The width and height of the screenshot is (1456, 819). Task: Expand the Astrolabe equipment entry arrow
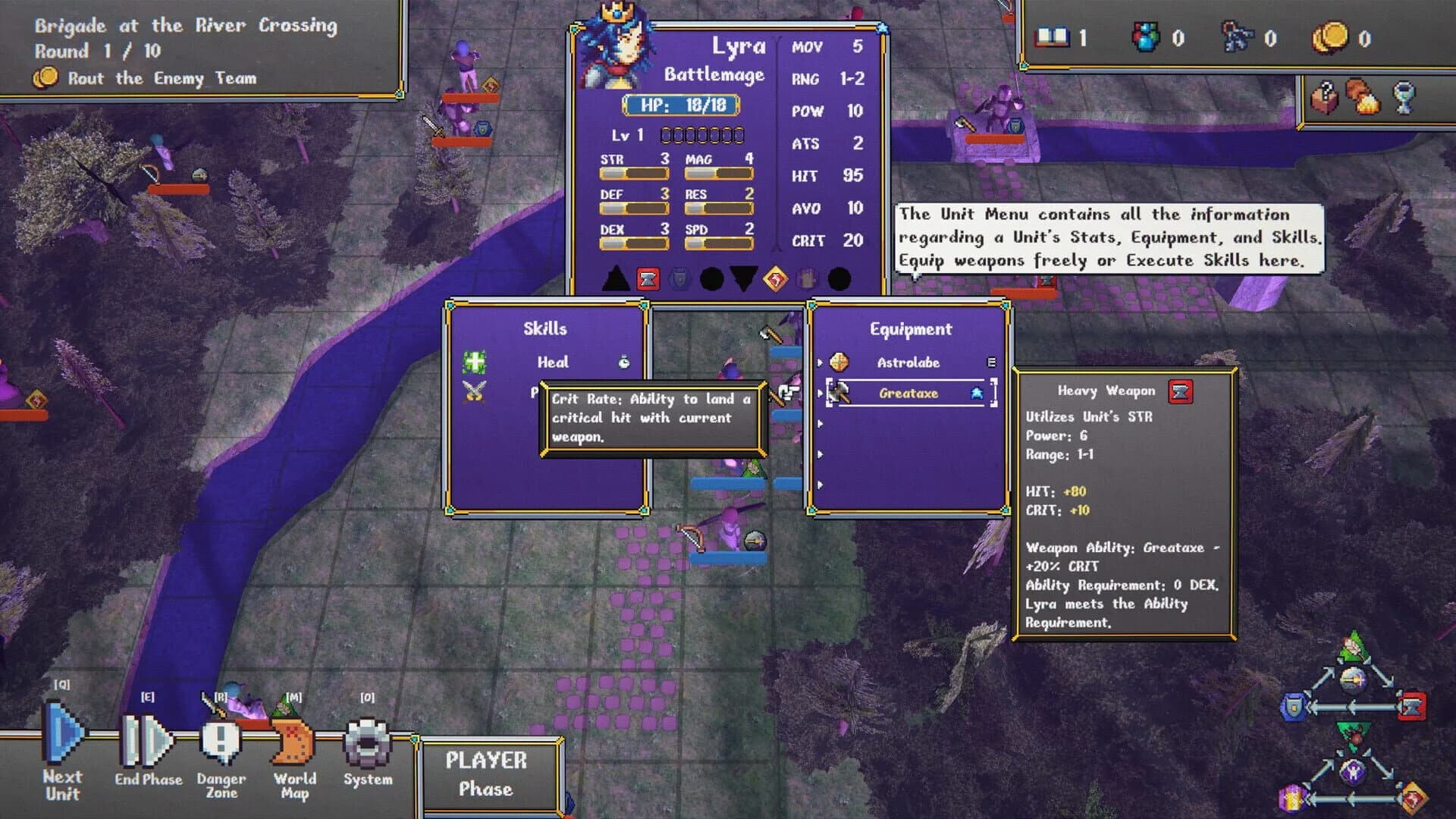821,362
